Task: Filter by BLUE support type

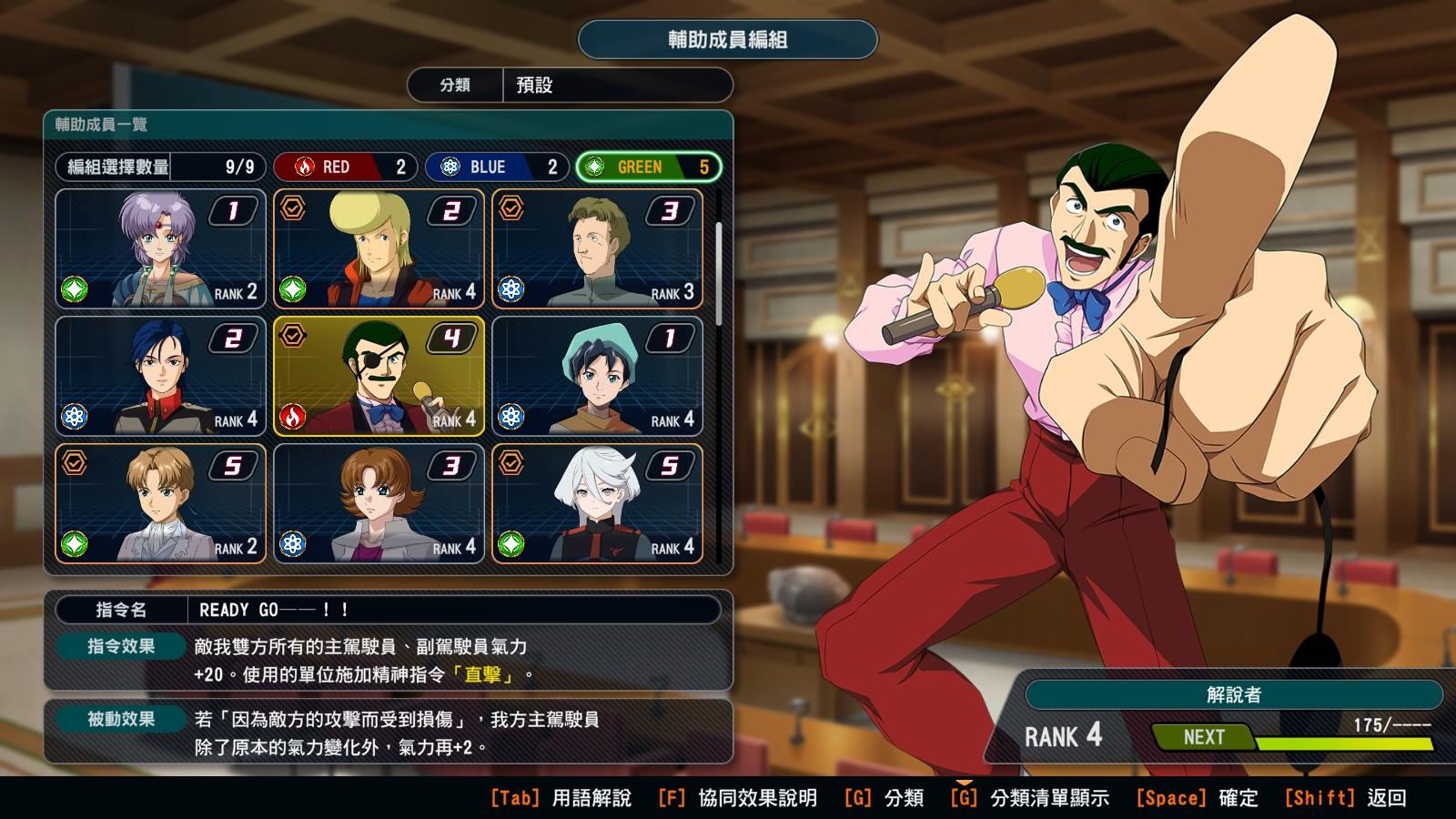Action: tap(497, 167)
